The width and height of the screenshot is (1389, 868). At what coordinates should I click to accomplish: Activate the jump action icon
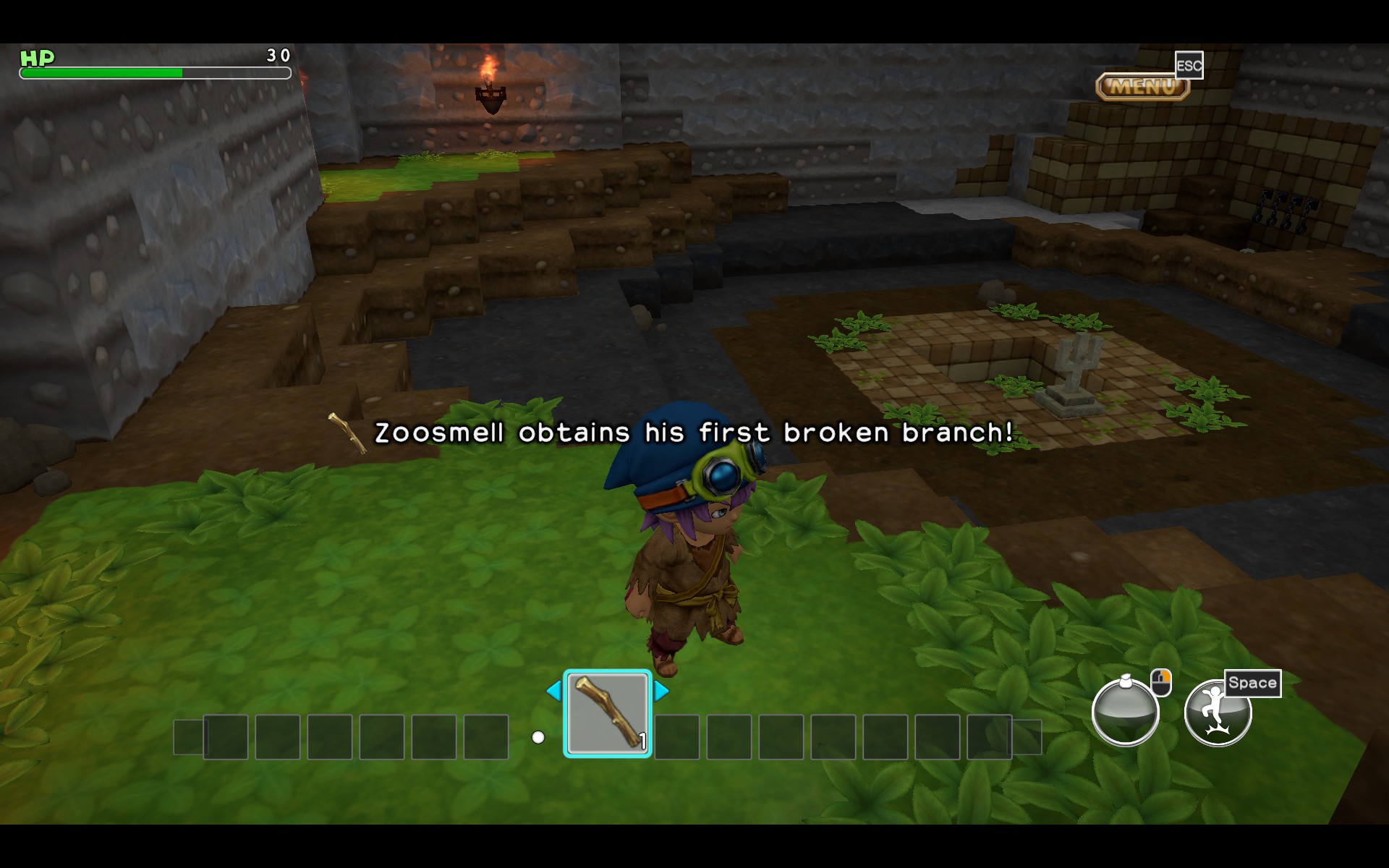pos(1217,712)
